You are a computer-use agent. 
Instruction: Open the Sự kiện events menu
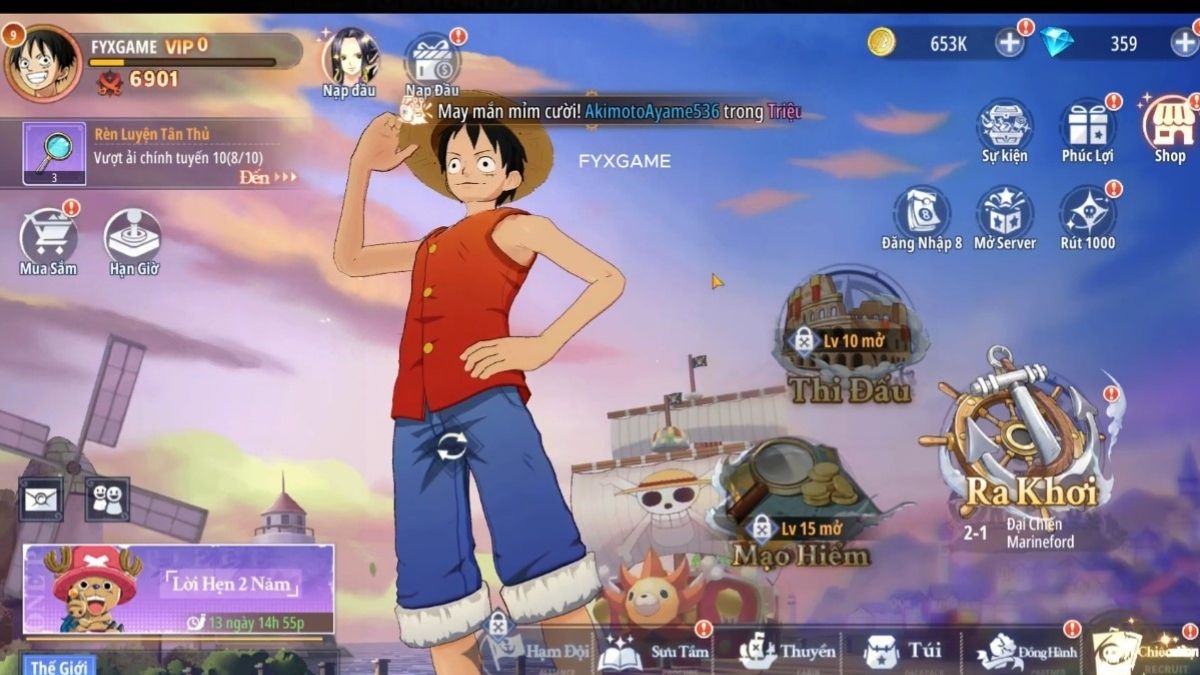(x=1004, y=127)
